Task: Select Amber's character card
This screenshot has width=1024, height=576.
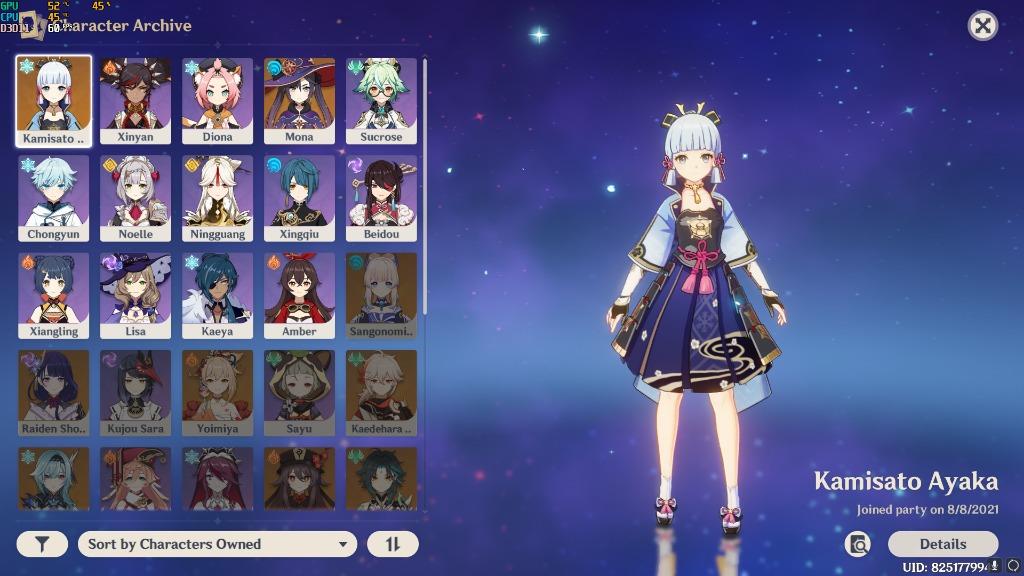Action: [299, 294]
